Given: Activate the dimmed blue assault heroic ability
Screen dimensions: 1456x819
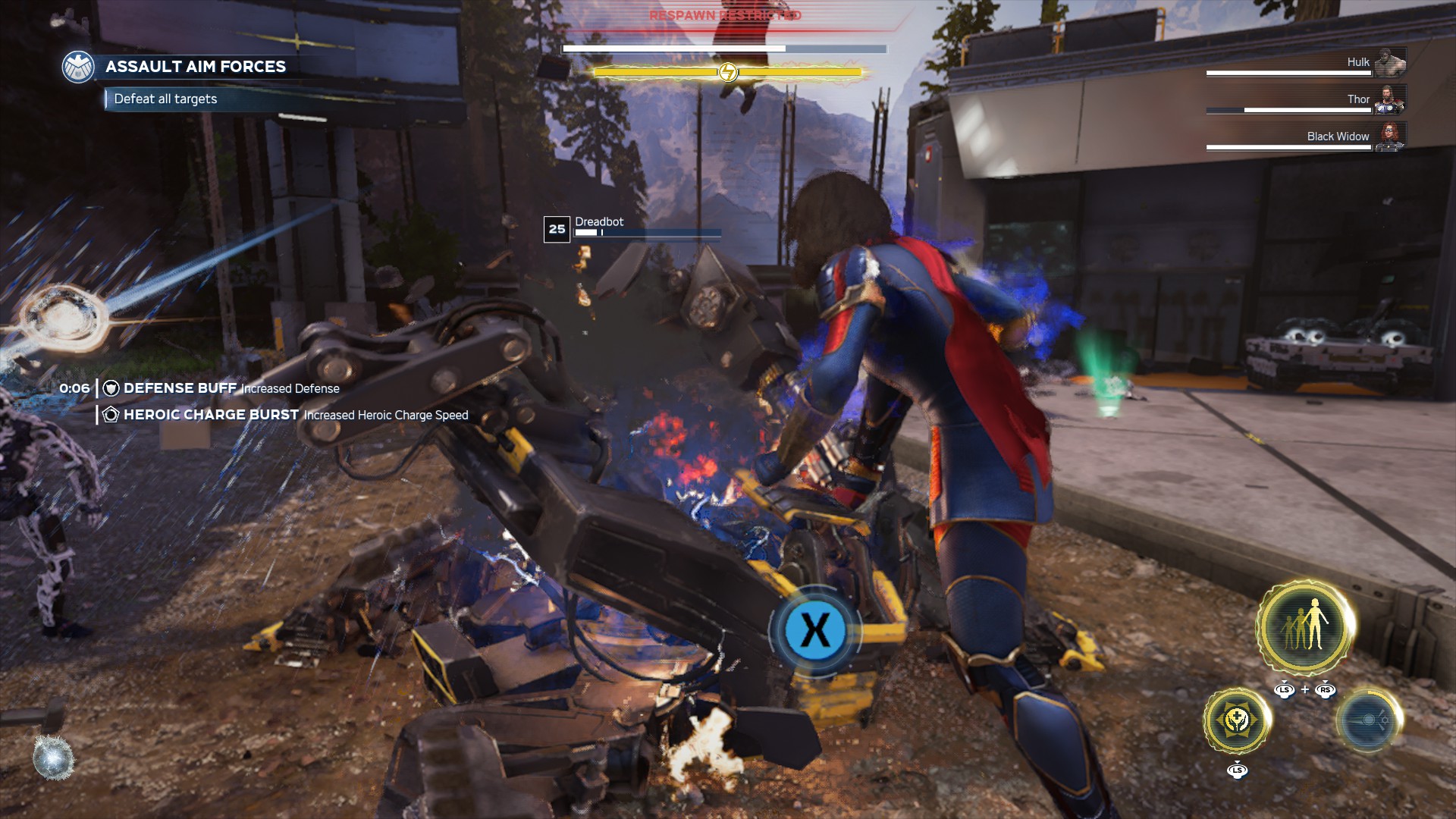Looking at the screenshot, I should click(x=1368, y=720).
